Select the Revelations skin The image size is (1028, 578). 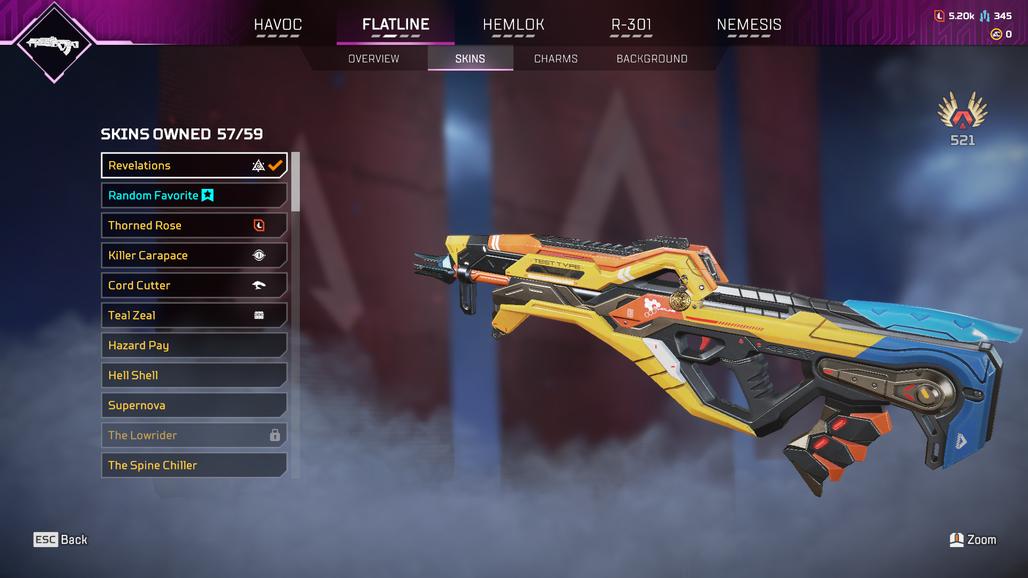[194, 166]
